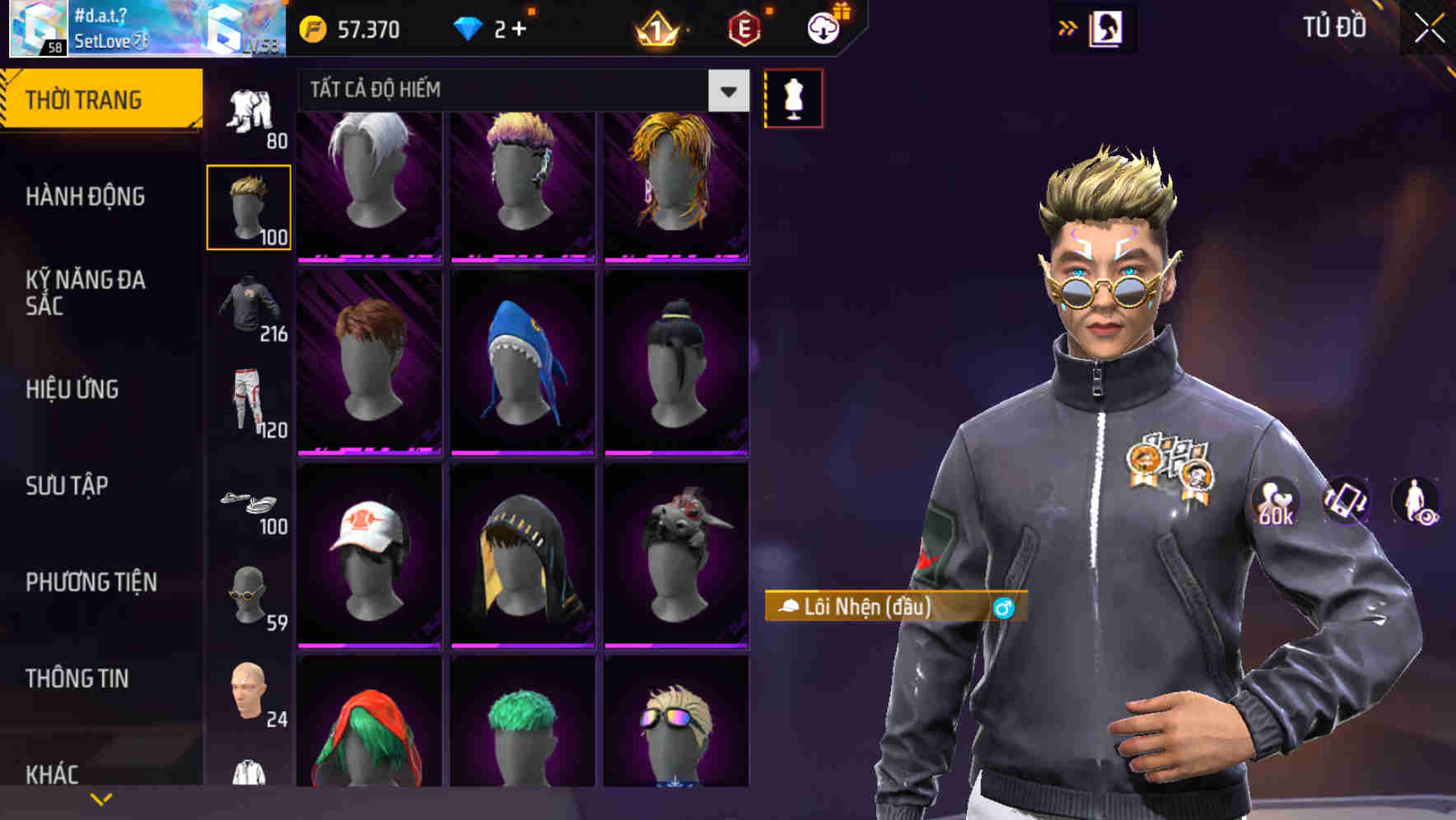Open the mannequin outfit preview panel
Viewport: 1456px width, 820px height.
coord(793,96)
